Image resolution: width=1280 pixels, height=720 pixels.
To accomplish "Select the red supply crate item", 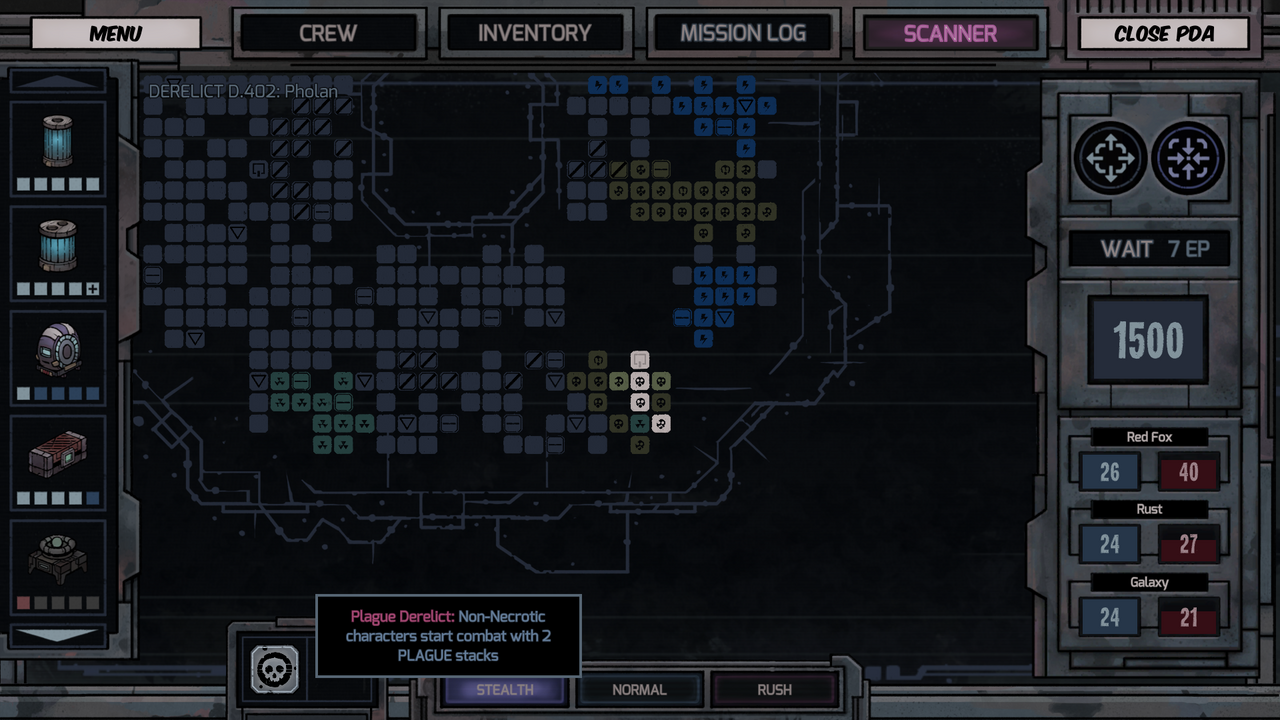I will (x=57, y=455).
